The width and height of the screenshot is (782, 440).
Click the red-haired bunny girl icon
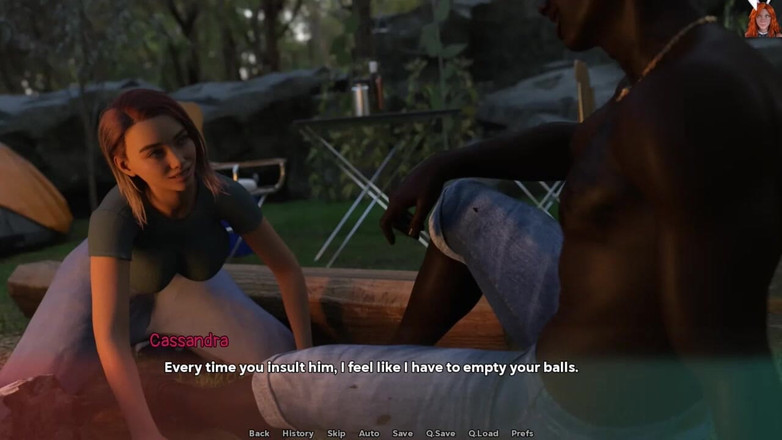pyautogui.click(x=762, y=19)
